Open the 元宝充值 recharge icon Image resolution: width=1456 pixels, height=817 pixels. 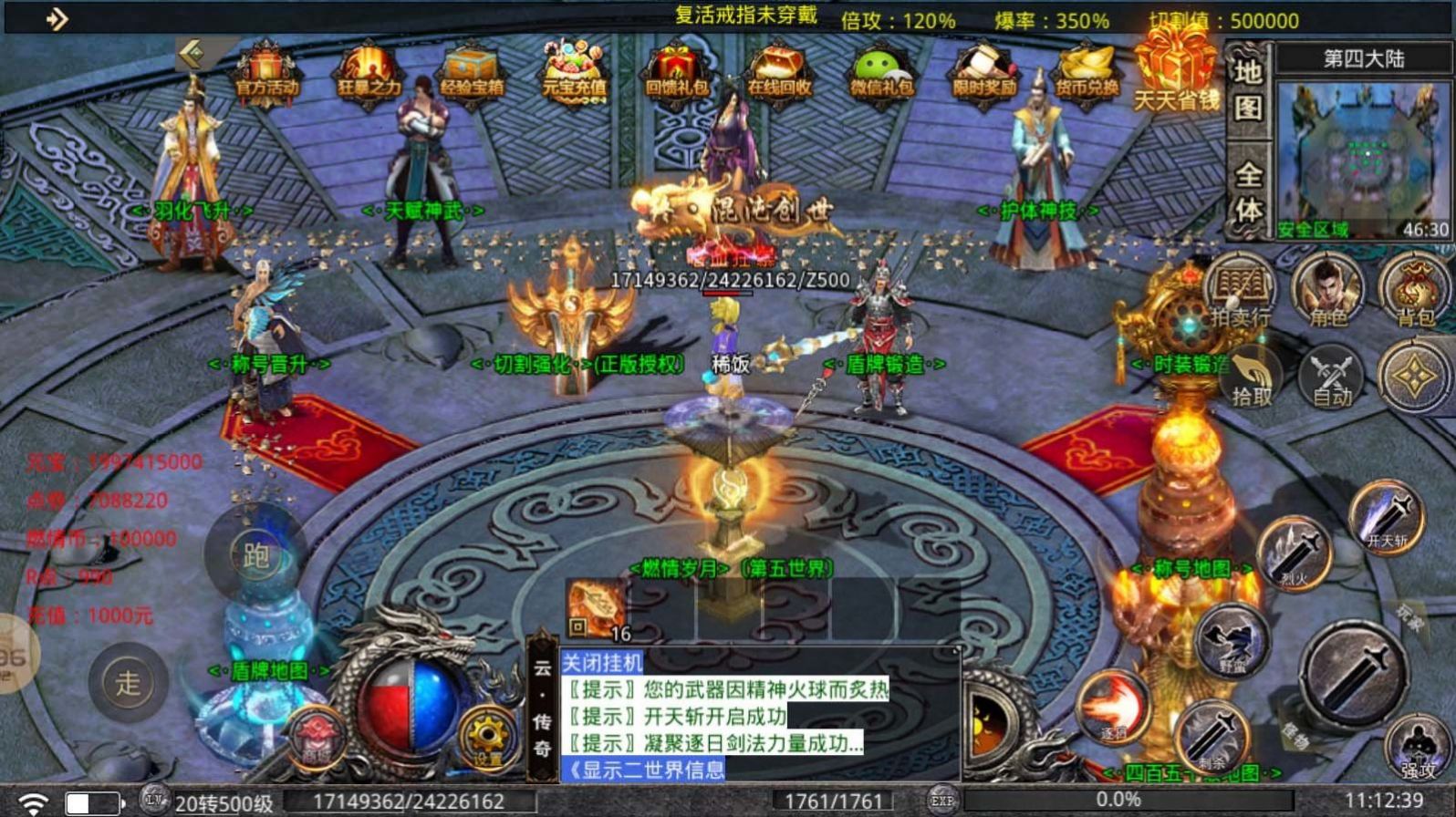click(574, 71)
